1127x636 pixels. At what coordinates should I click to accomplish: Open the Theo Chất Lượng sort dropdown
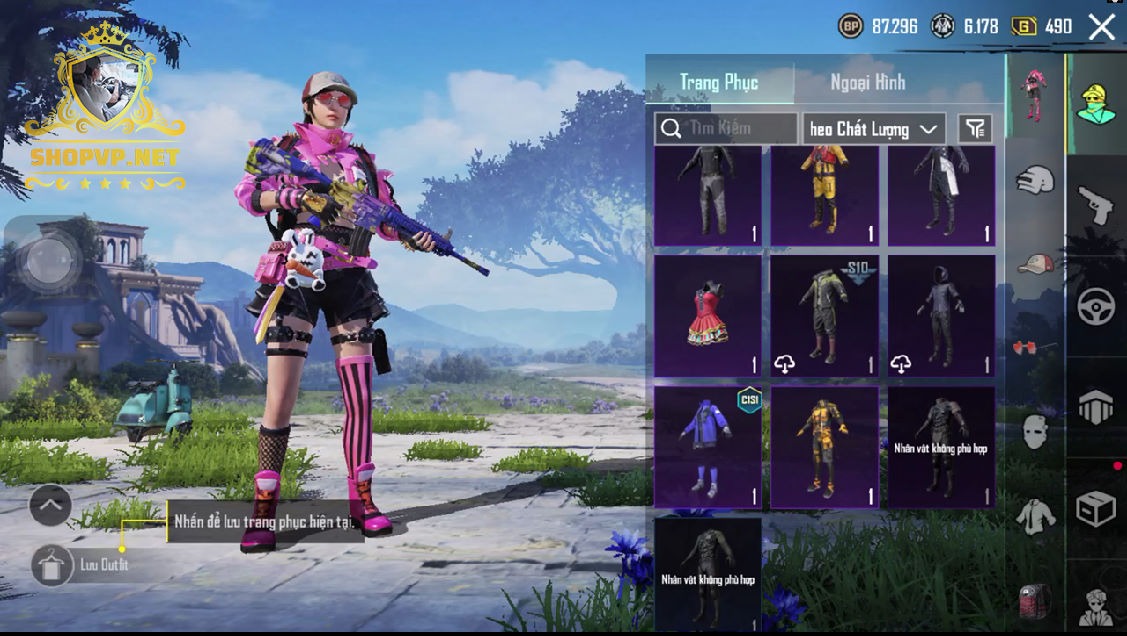pyautogui.click(x=873, y=128)
